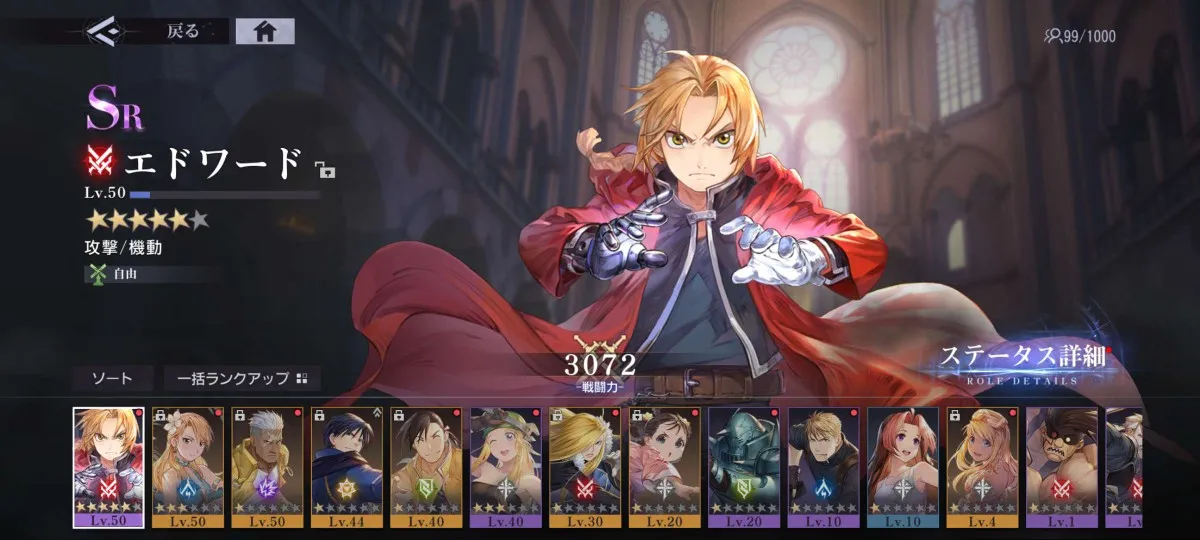Pick the Lv.40 character card
The image size is (1200, 540).
point(426,466)
